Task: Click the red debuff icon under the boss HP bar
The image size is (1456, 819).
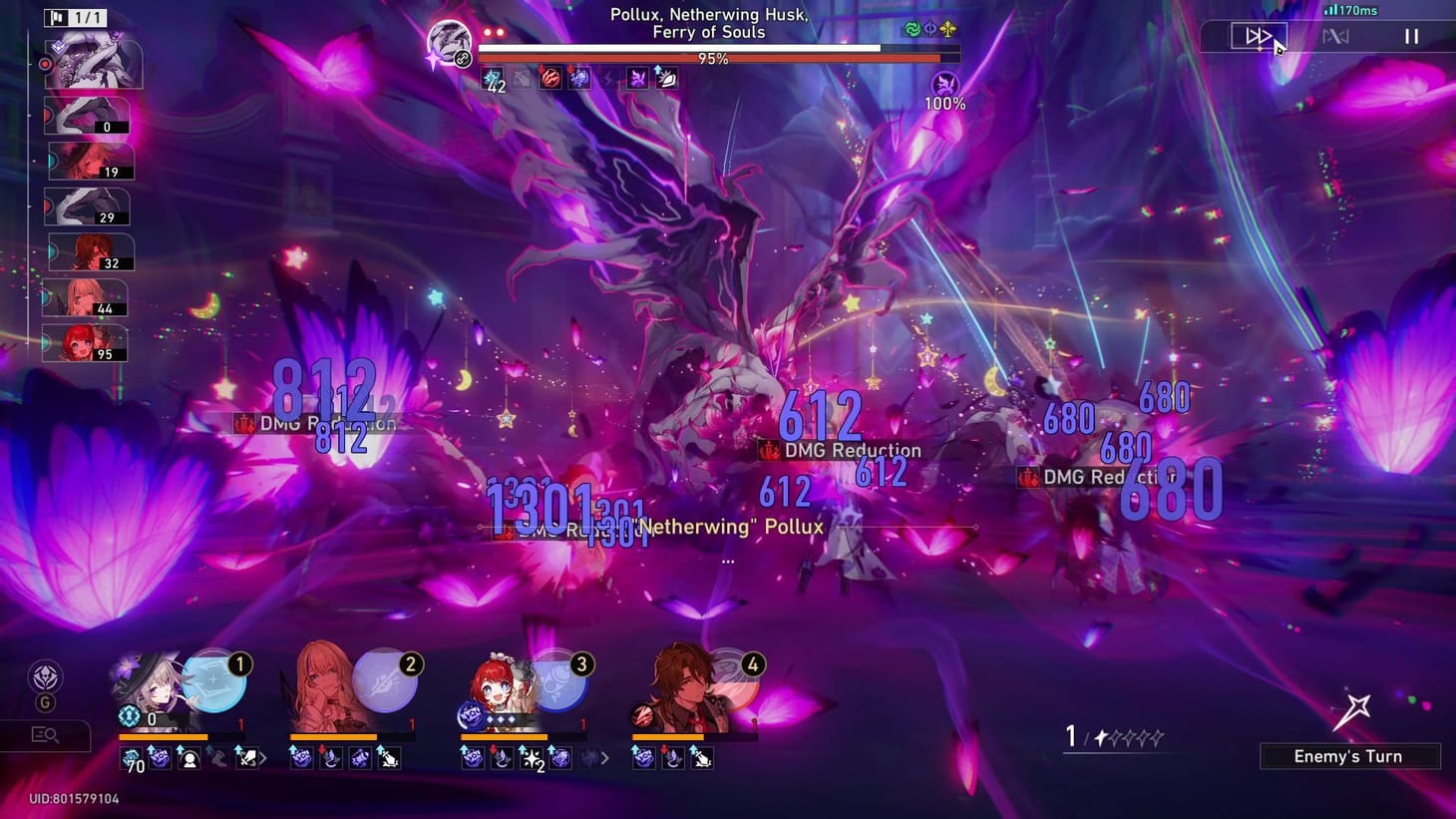Action: [549, 78]
